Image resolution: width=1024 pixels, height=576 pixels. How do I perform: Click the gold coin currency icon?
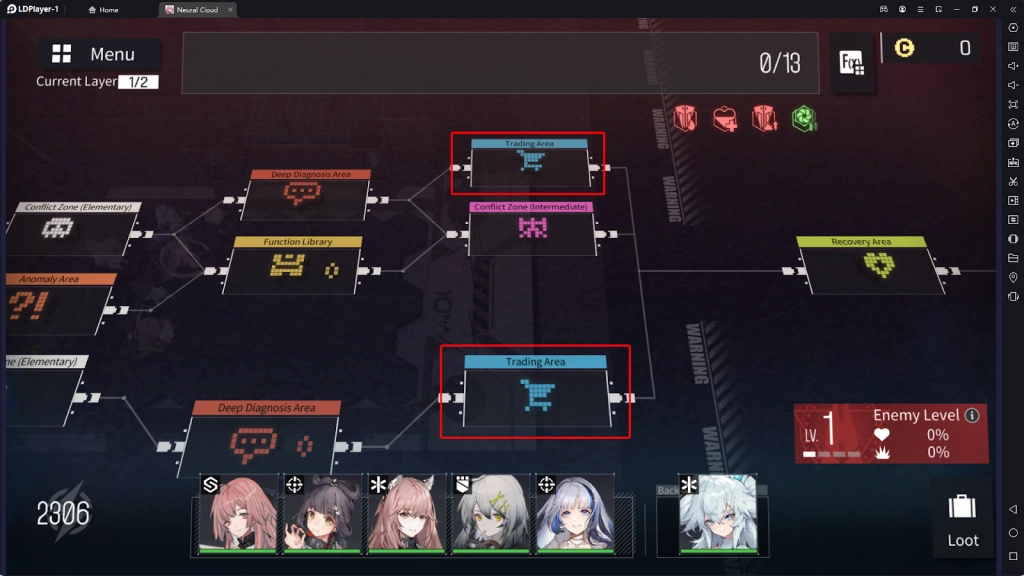[905, 48]
